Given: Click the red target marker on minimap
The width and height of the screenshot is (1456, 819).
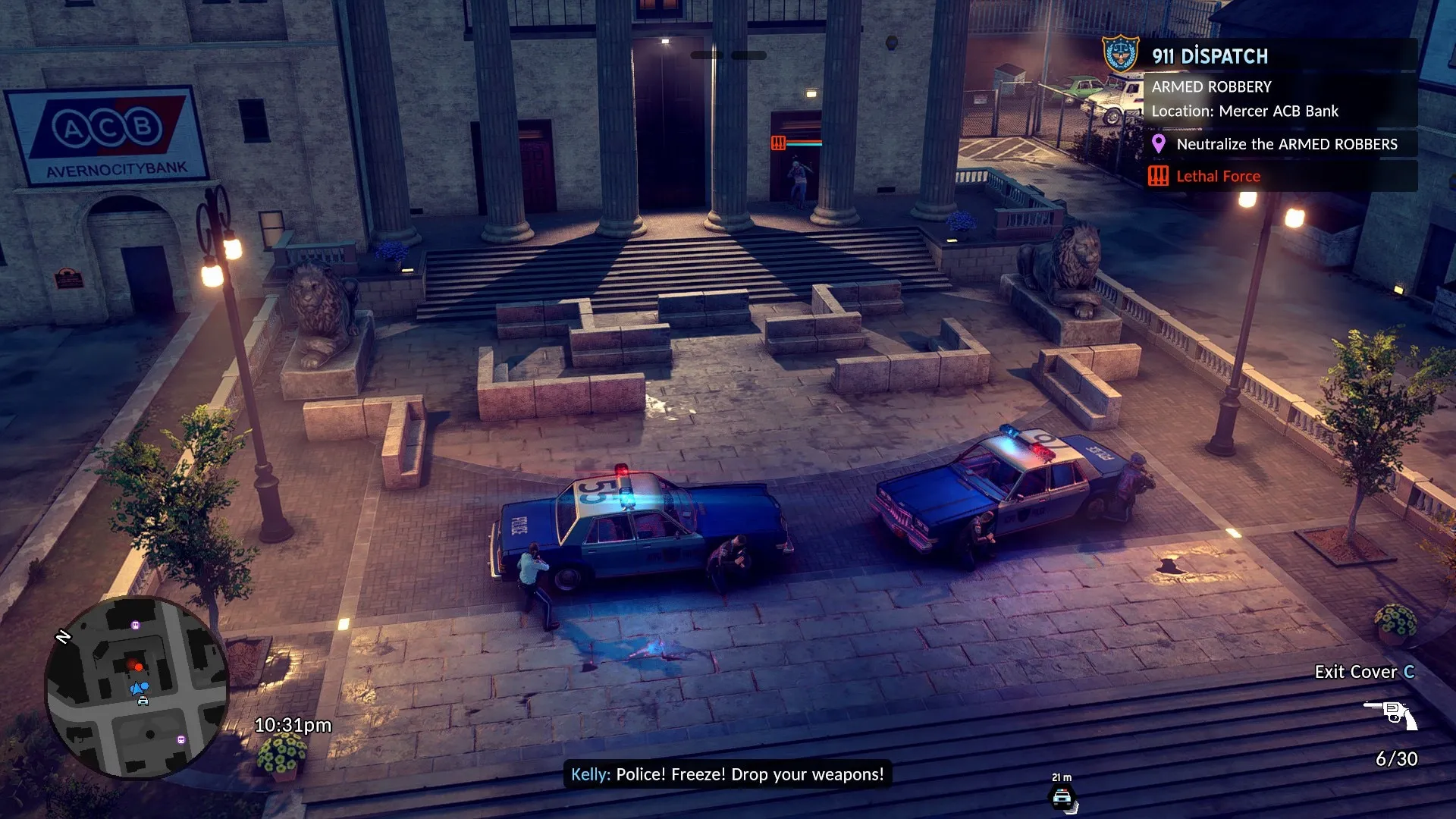Looking at the screenshot, I should pos(138,667).
